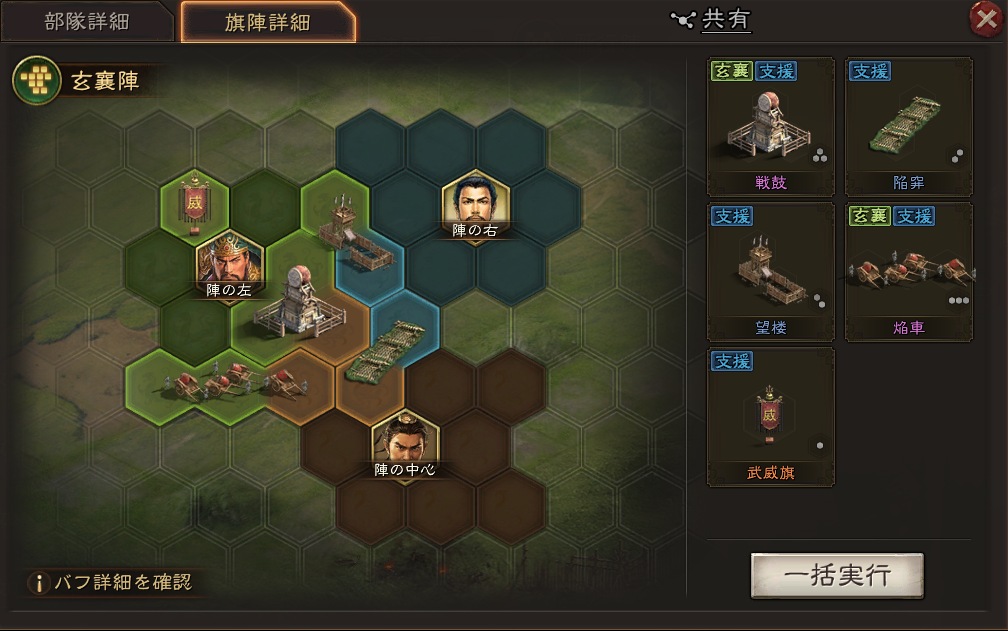This screenshot has width=1008, height=631.
Task: Pick the 望楼 watchtower card
Action: click(x=770, y=272)
